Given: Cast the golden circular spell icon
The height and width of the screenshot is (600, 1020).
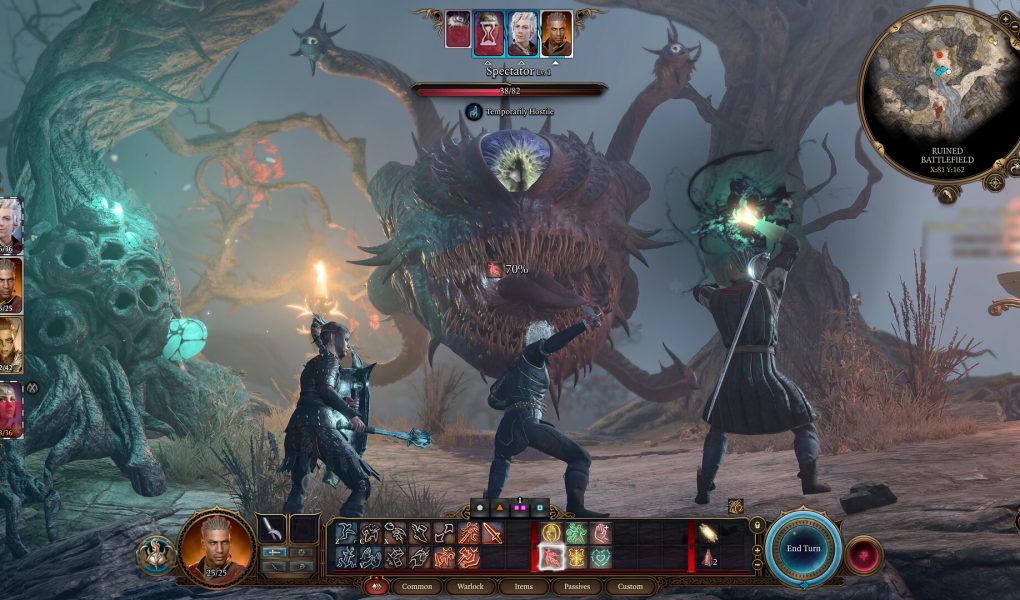Looking at the screenshot, I should [551, 534].
